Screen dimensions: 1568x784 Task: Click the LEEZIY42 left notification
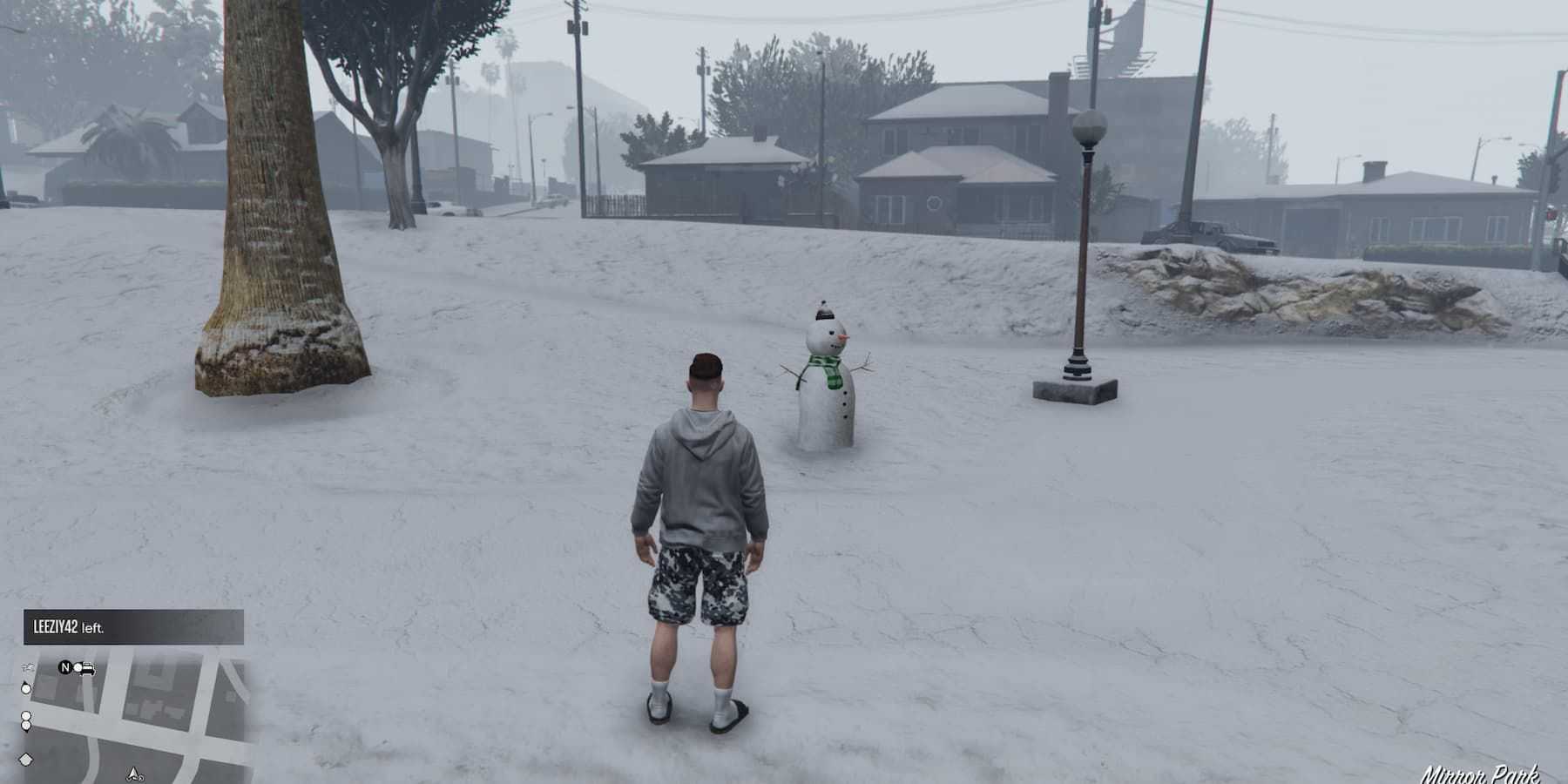(133, 627)
